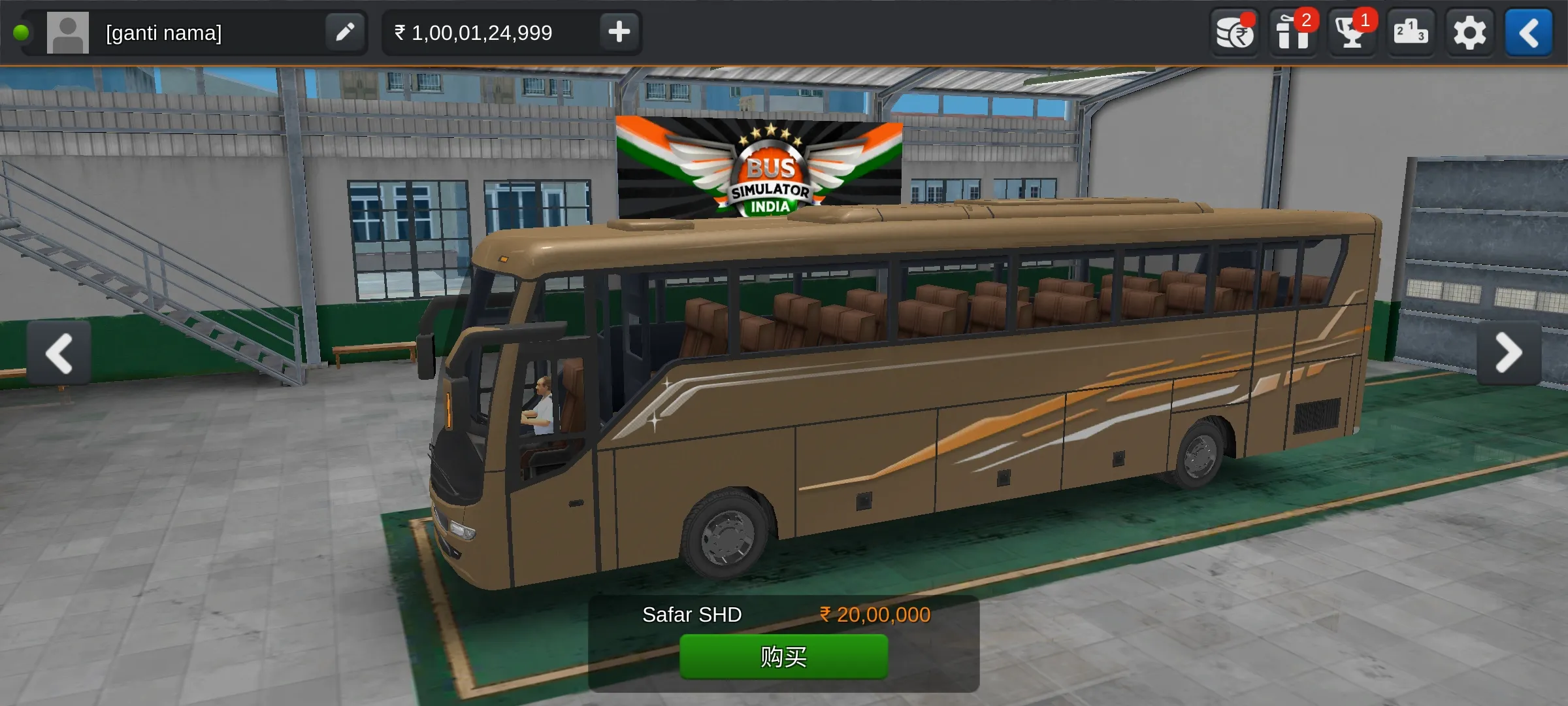Viewport: 1568px width, 706px height.
Task: Show the previous bus with the left arrow
Action: coord(59,353)
